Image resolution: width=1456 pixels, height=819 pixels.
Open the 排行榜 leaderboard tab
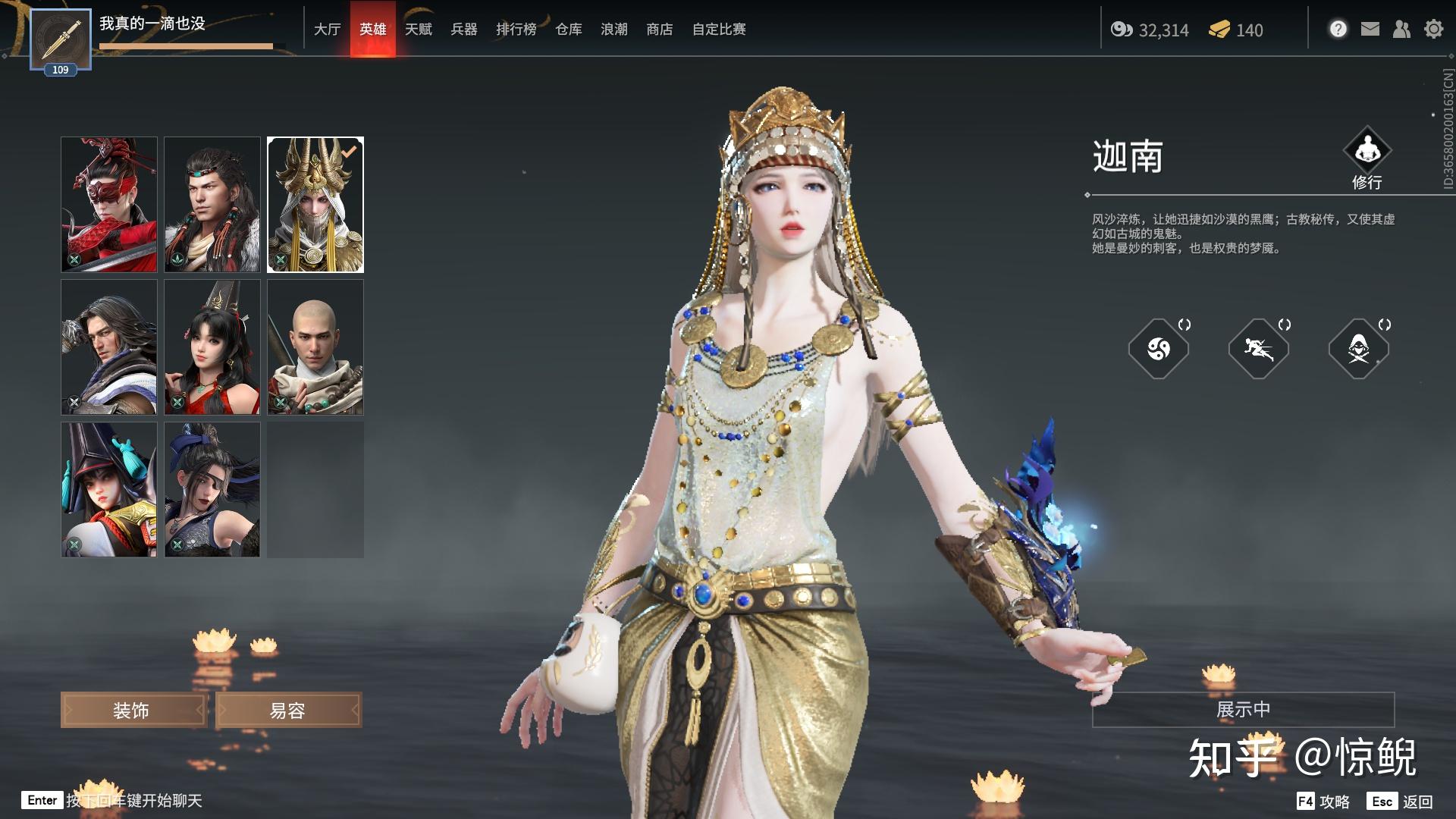pos(516,30)
